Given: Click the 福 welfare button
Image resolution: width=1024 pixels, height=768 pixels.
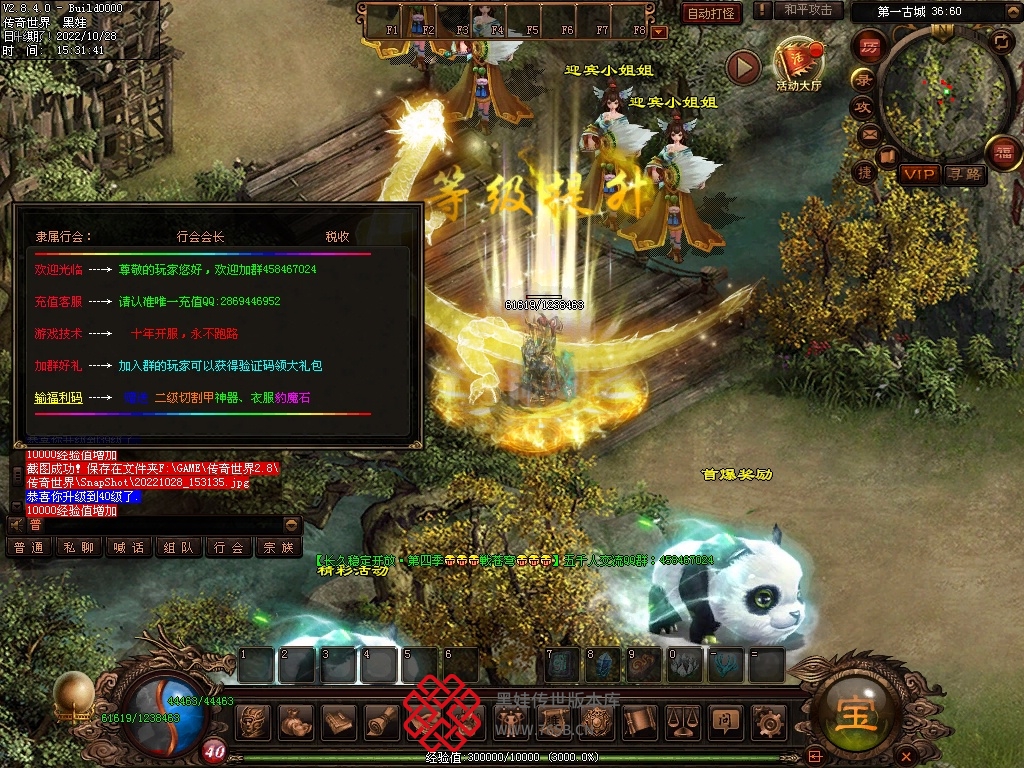Looking at the screenshot, I should (x=1003, y=152).
